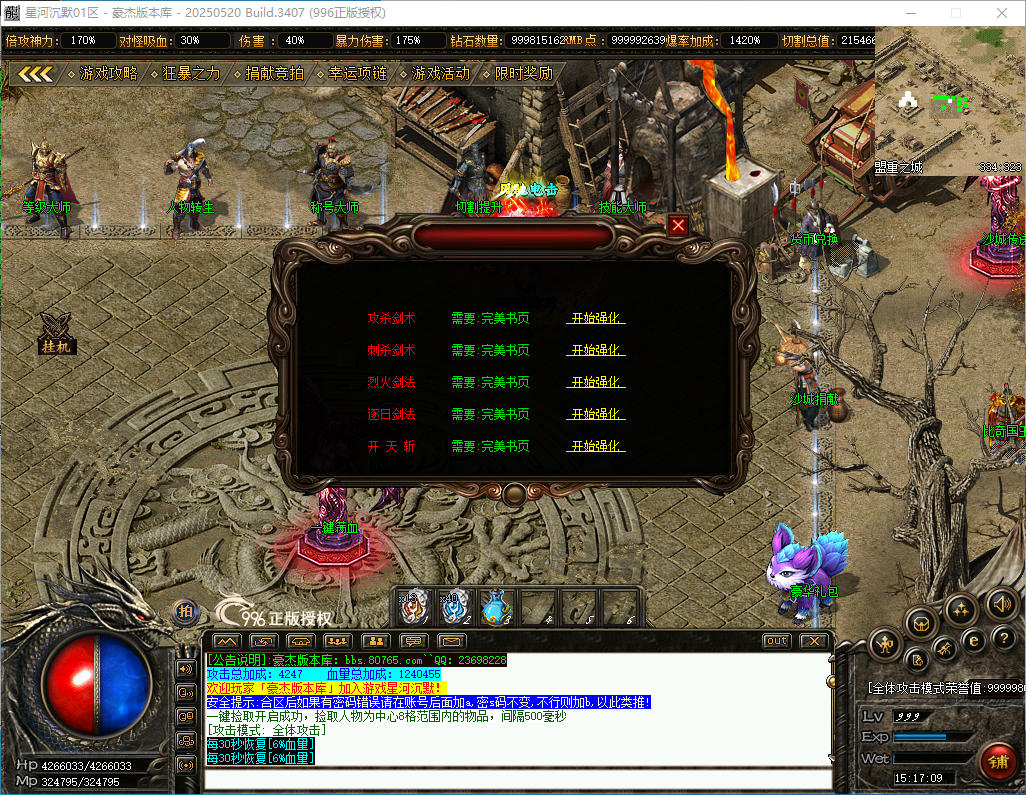Click the red 铺 shop button
Image resolution: width=1026 pixels, height=795 pixels.
[997, 761]
